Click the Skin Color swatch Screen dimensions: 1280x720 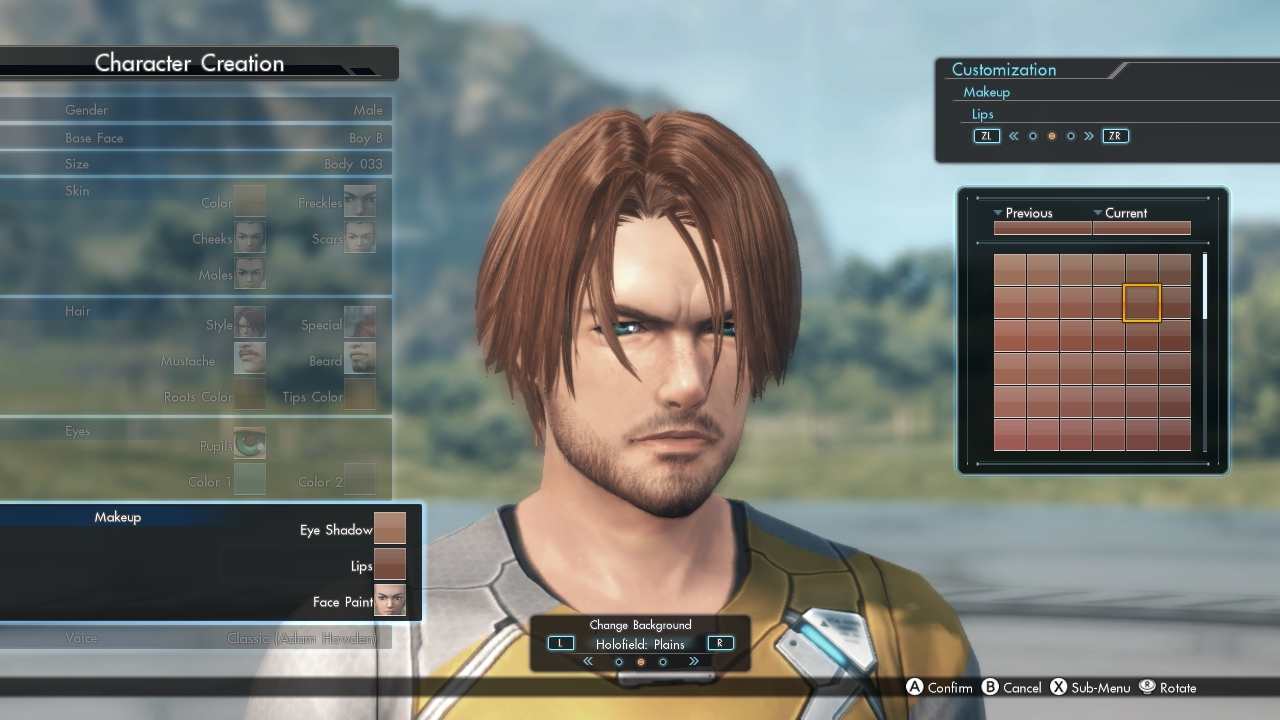point(249,202)
